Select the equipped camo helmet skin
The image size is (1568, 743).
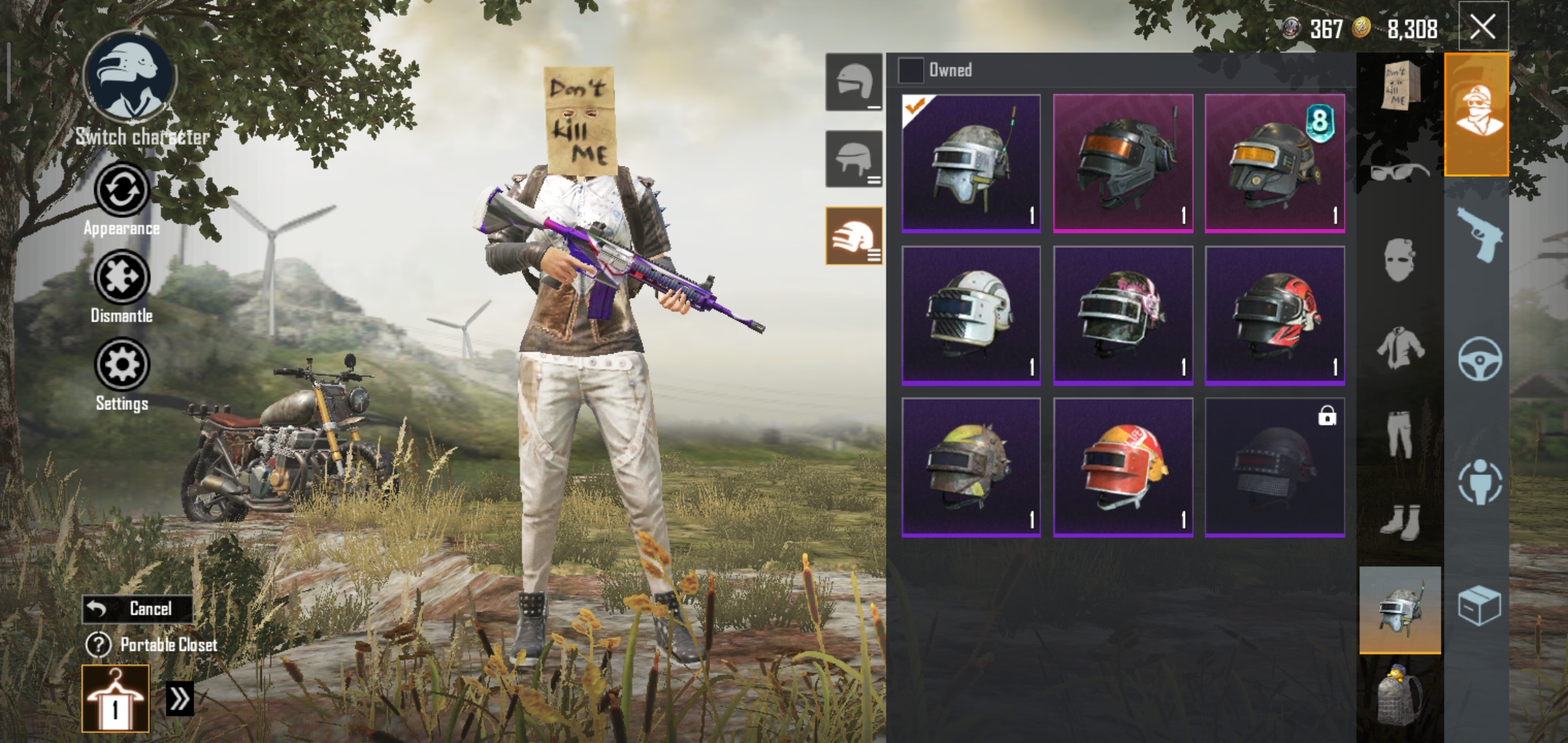coord(971,164)
